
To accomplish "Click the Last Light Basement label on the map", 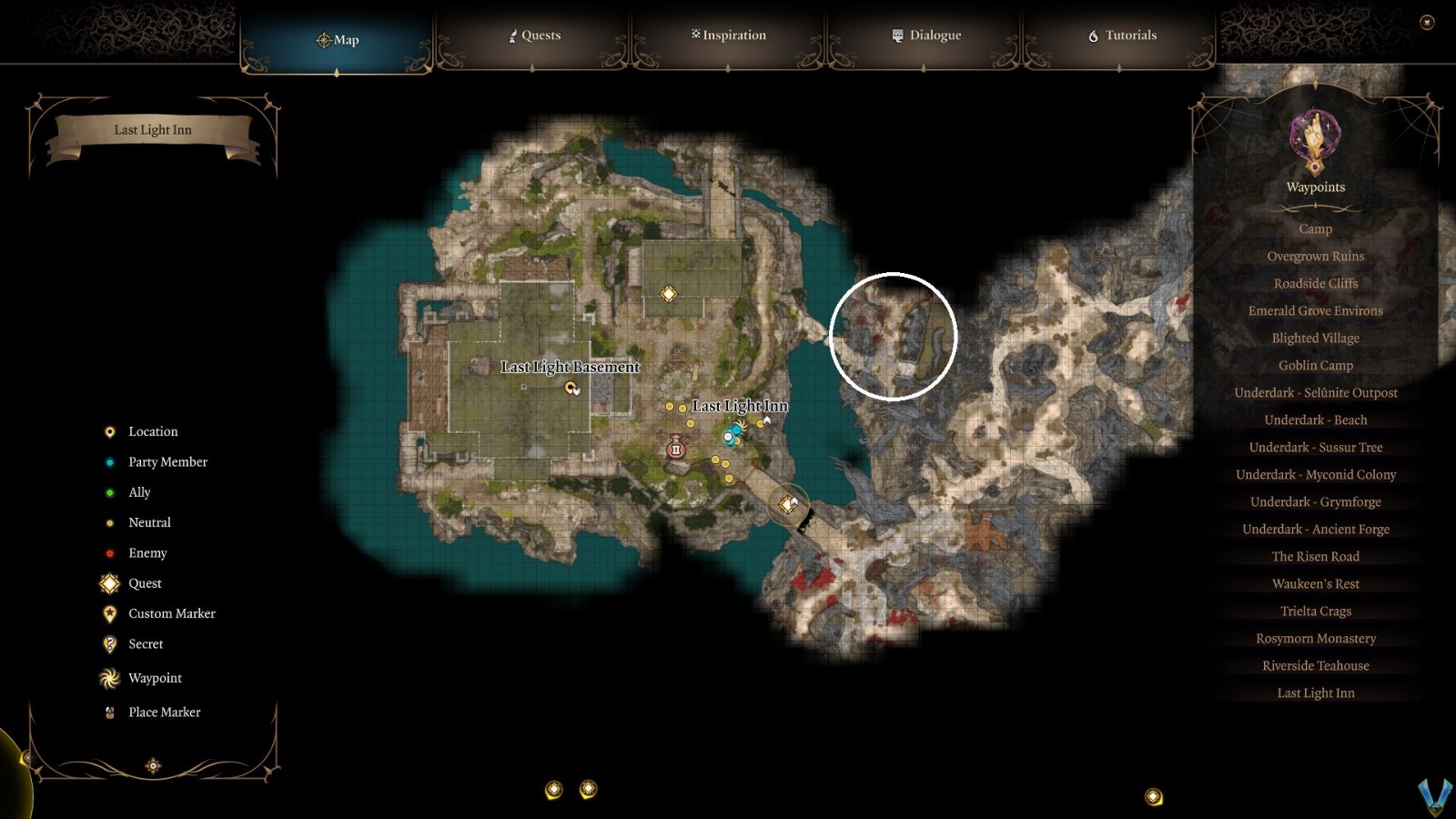I will 571,367.
